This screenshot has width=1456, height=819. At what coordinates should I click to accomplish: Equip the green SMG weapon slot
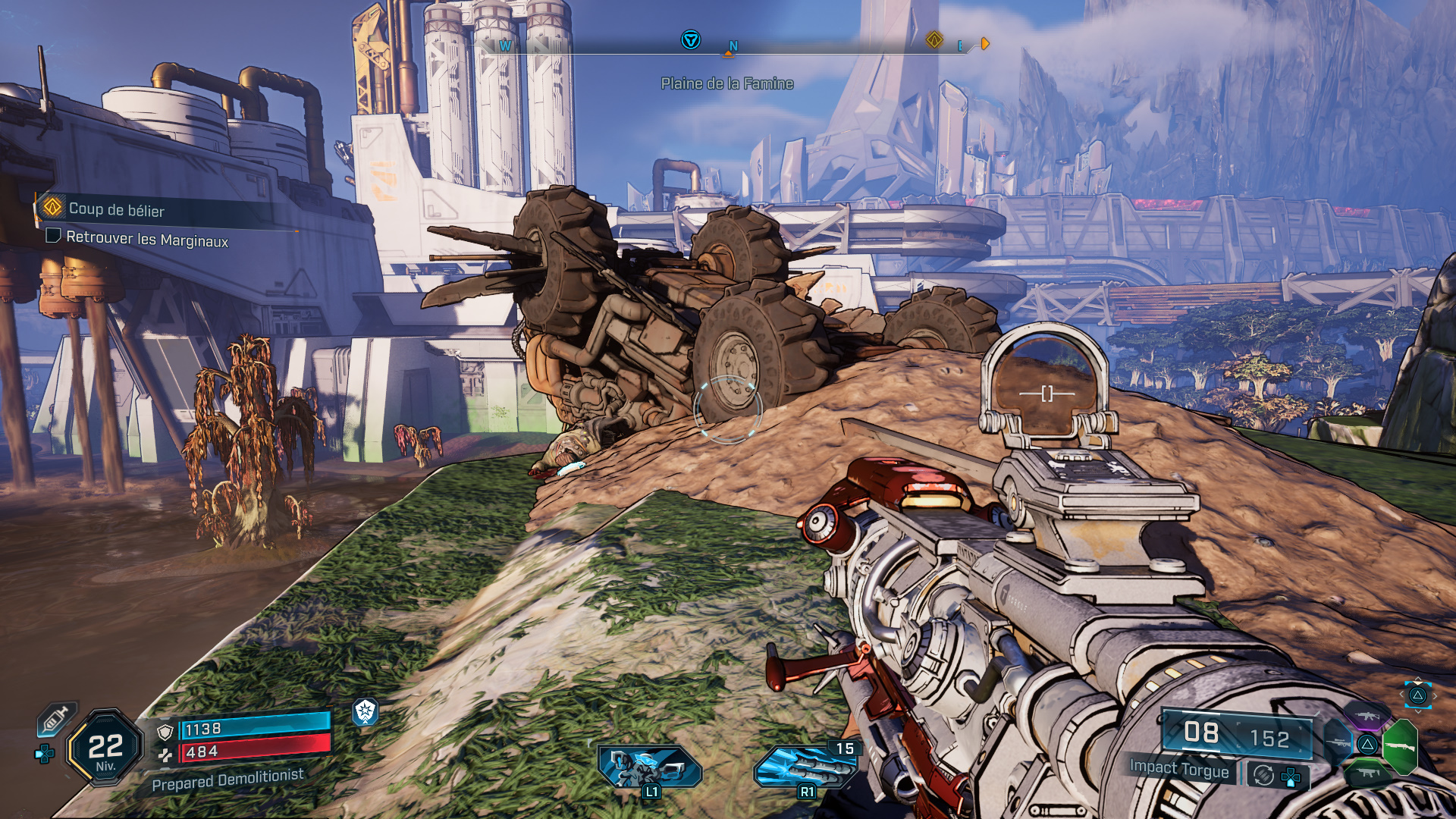click(1367, 773)
